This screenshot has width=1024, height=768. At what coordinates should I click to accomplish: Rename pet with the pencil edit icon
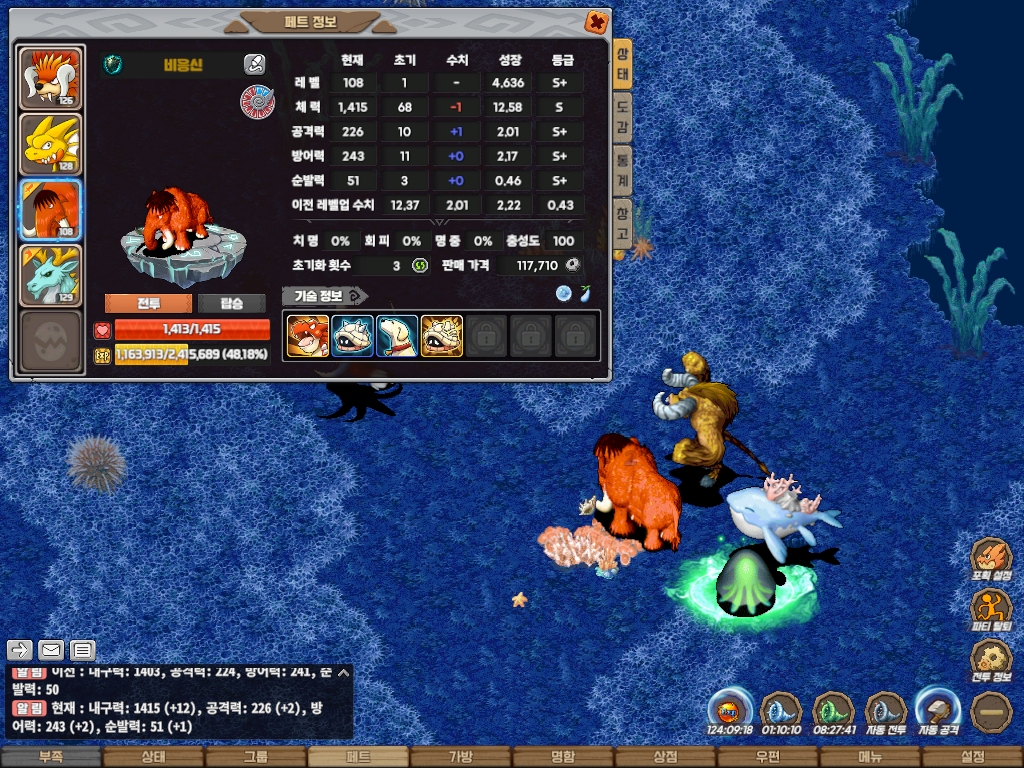tap(254, 65)
